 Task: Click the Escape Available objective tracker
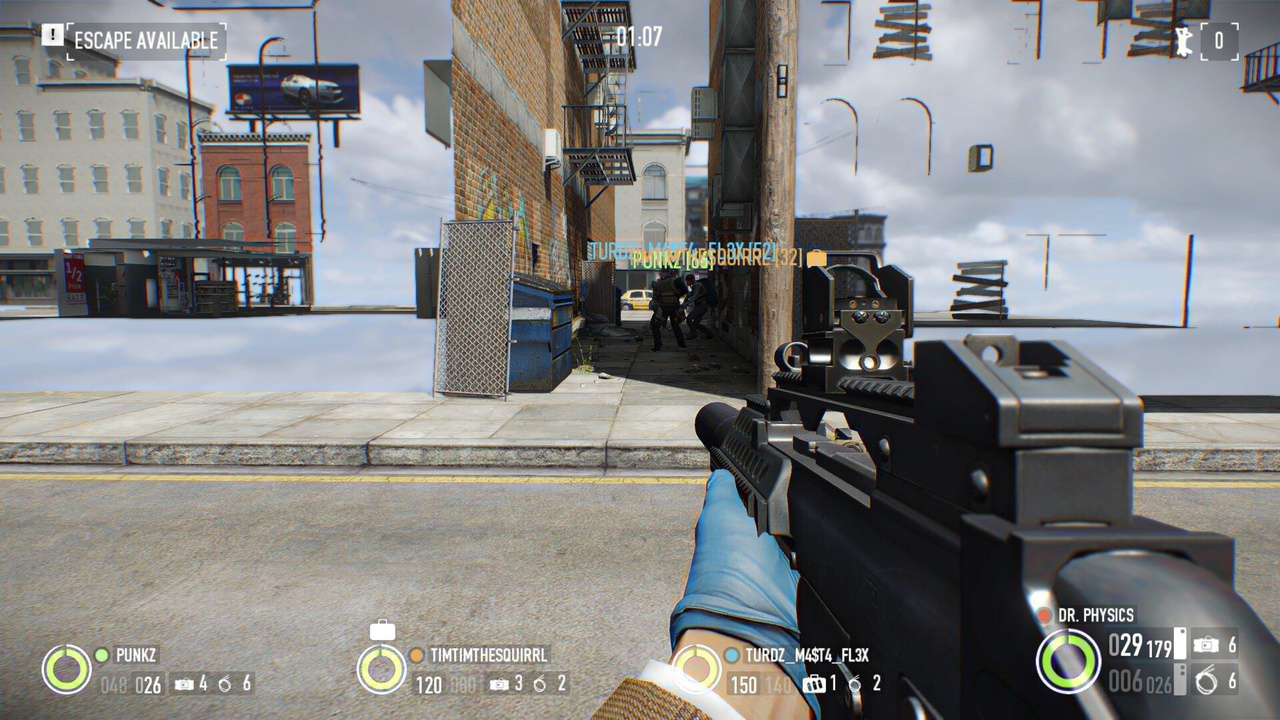point(145,41)
